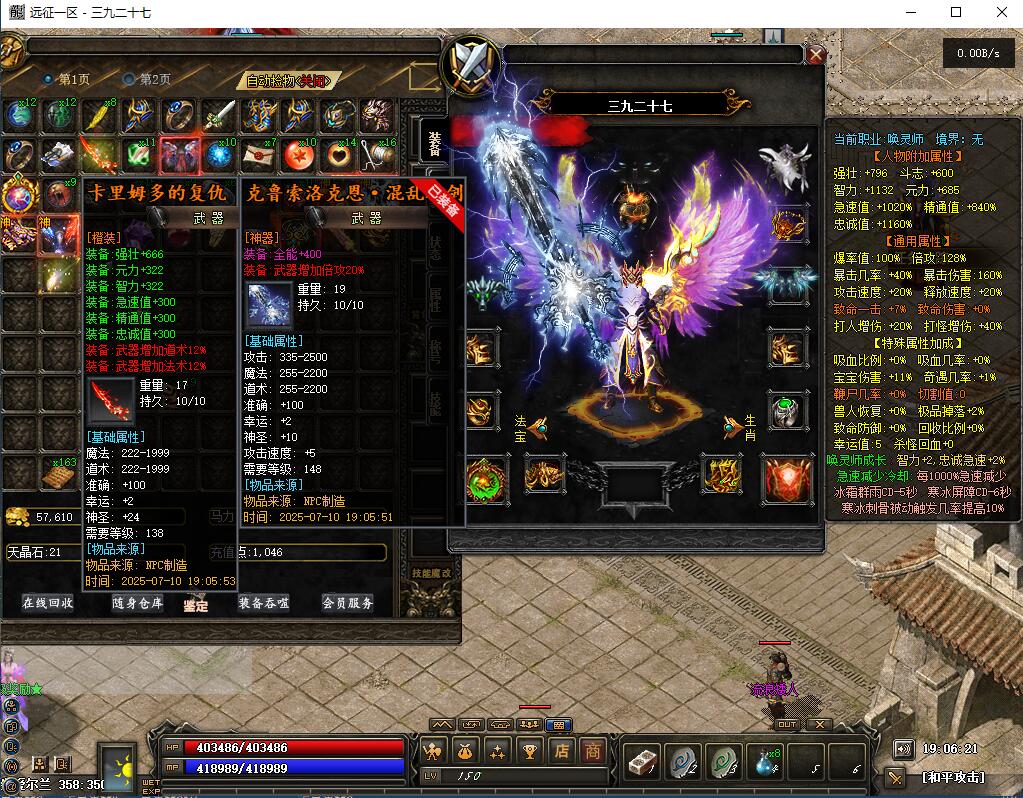
Task: Open the mall (商) button
Action: coord(593,751)
